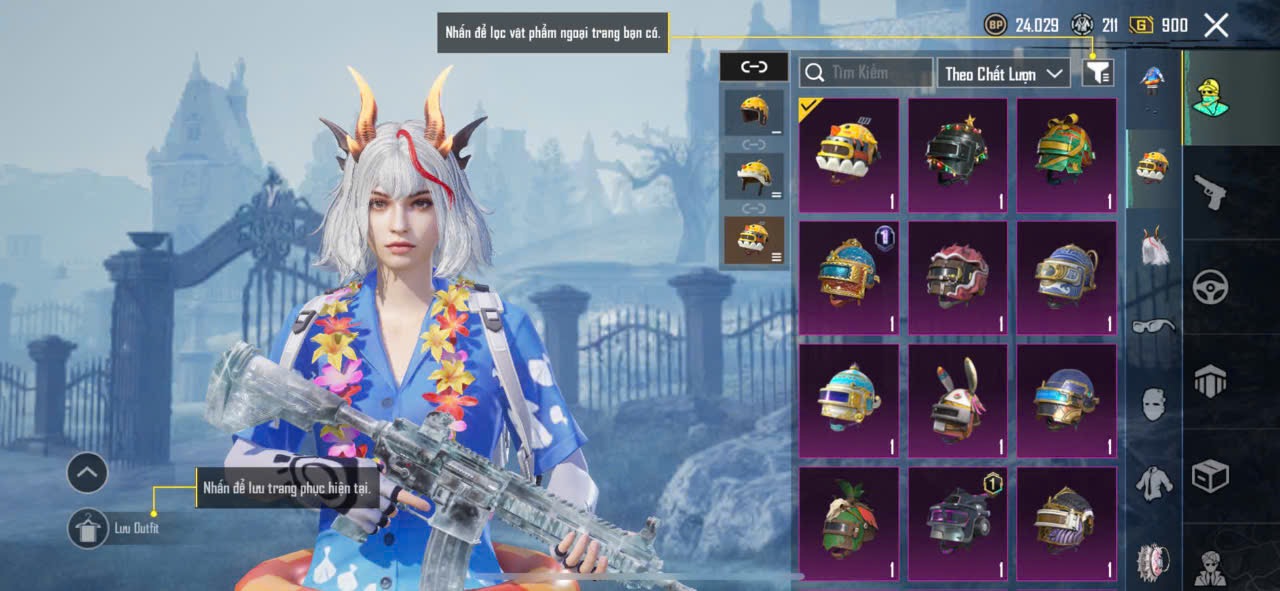The width and height of the screenshot is (1280, 591).
Task: Open the Theo Chất Lượng sort dropdown
Action: [x=1005, y=73]
